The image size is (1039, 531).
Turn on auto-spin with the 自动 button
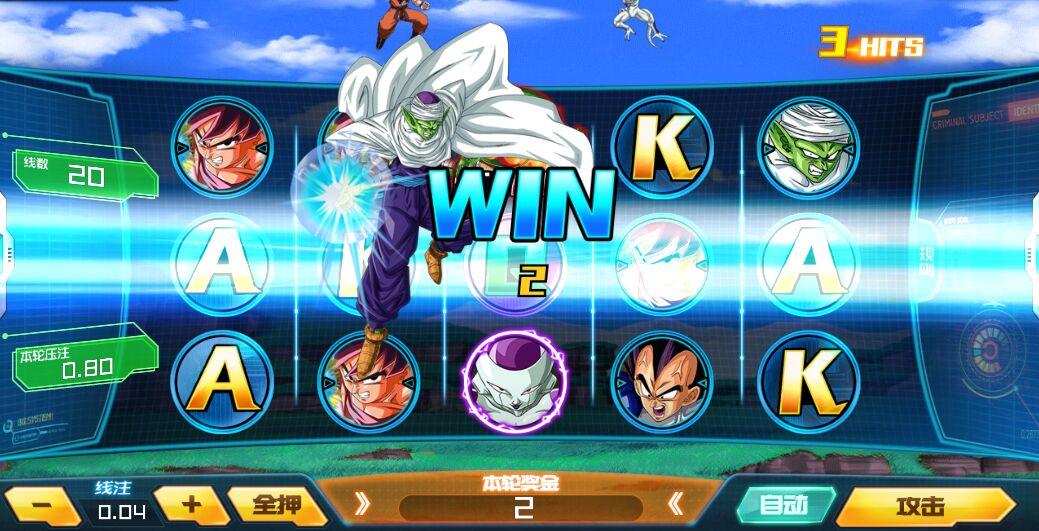click(x=784, y=505)
